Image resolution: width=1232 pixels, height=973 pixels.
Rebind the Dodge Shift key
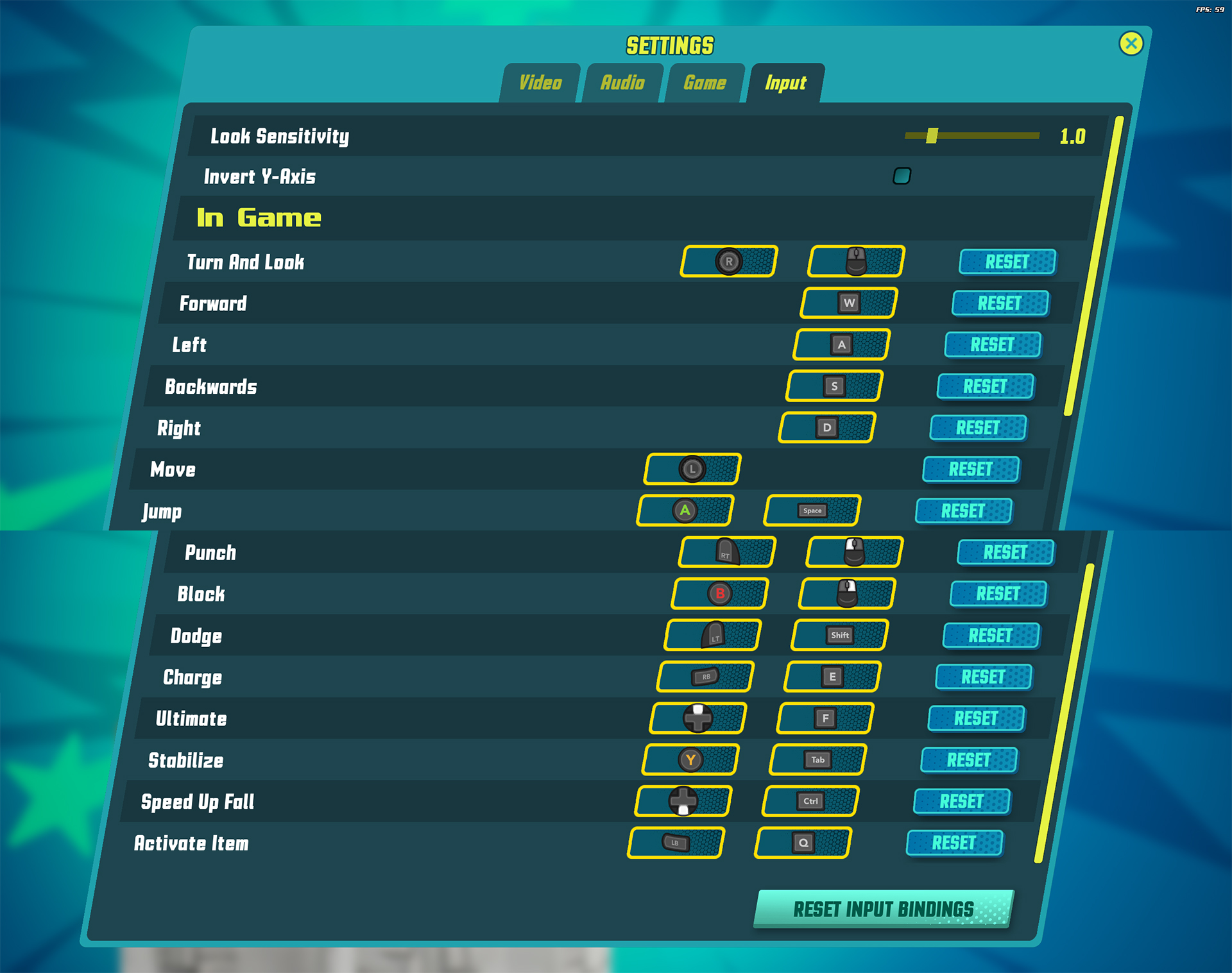point(840,635)
